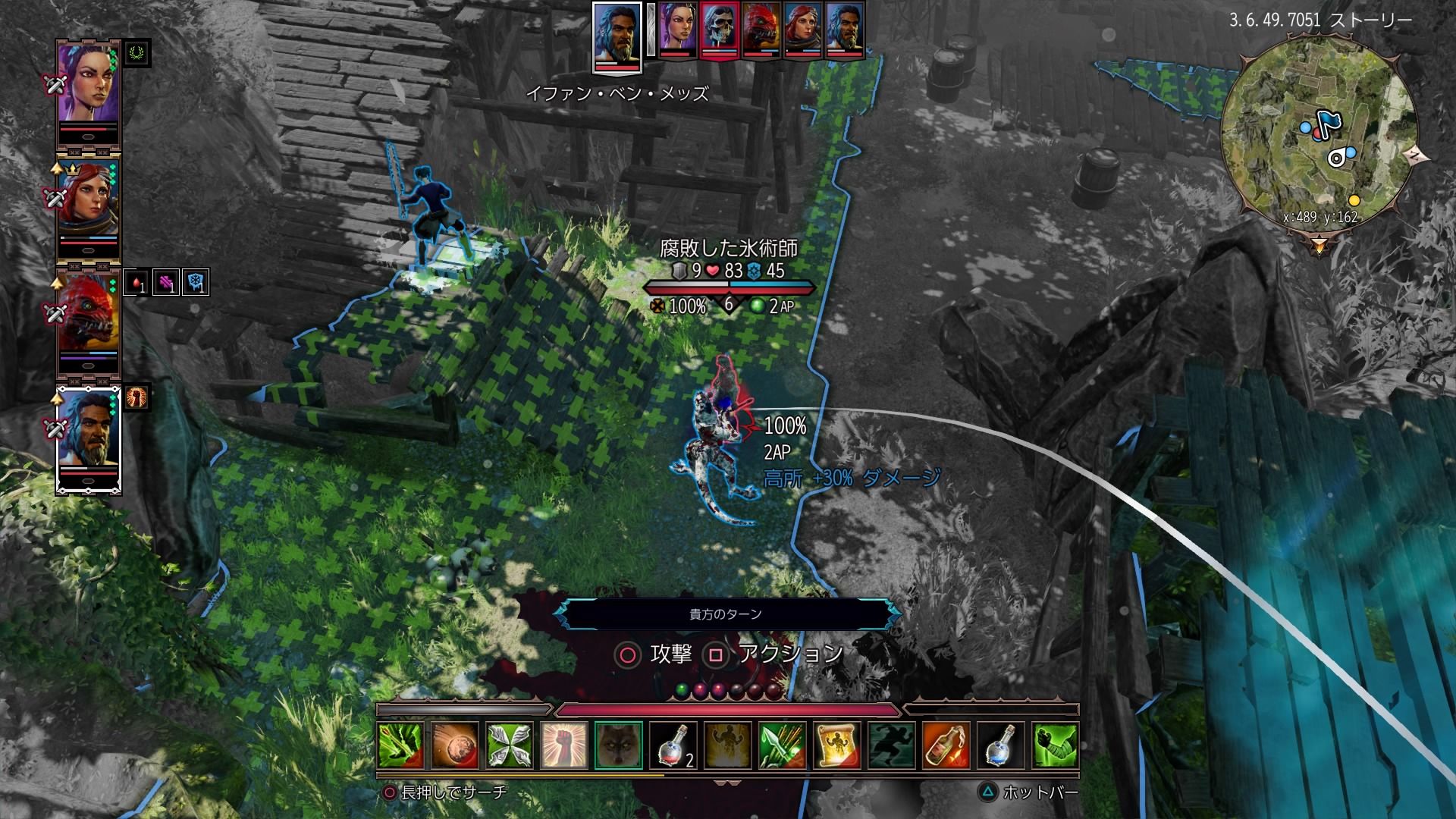
Task: Inspect the laurel wreath status icon
Action: [x=138, y=53]
